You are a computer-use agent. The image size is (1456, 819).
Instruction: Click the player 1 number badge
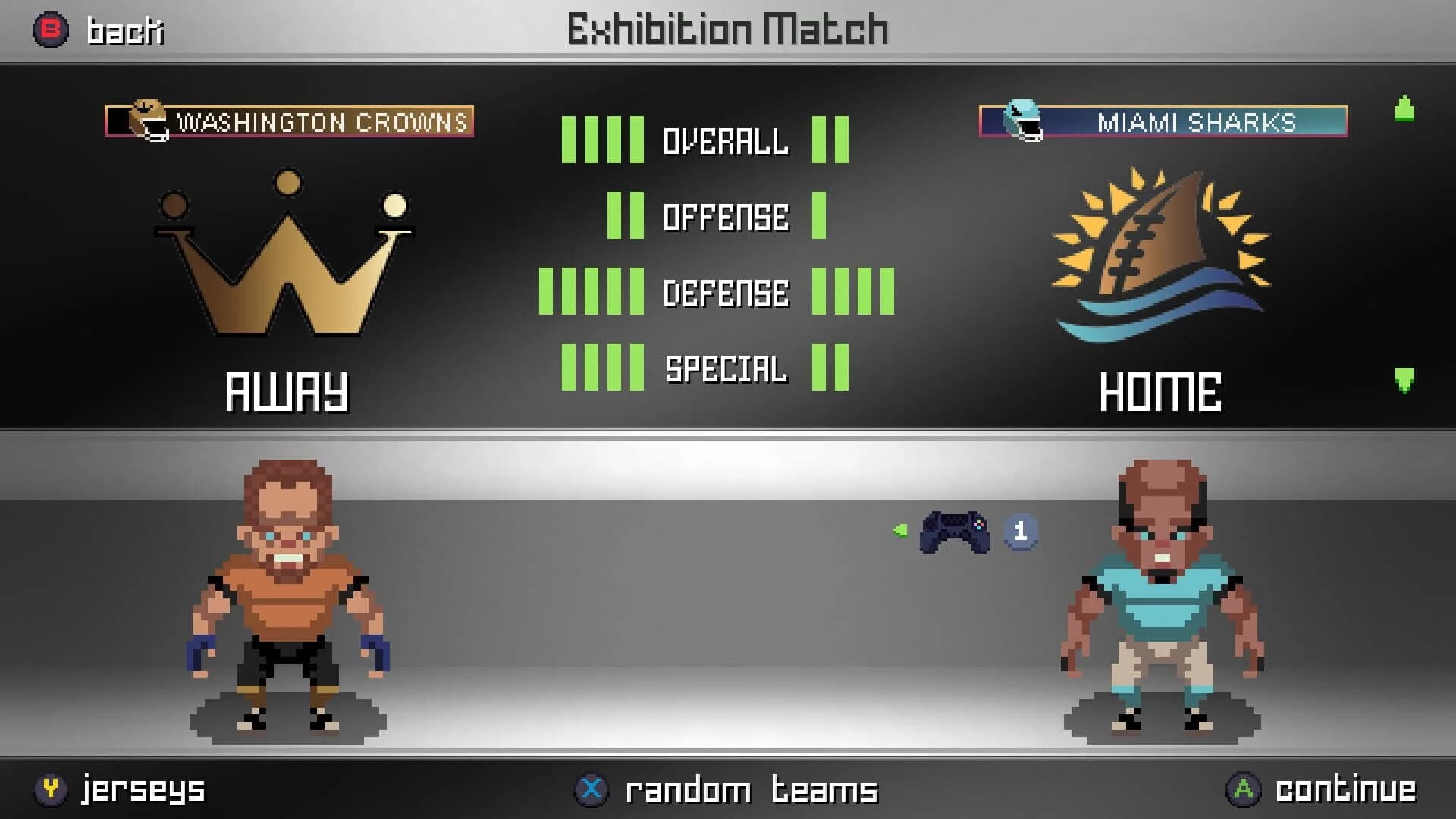click(x=1021, y=529)
